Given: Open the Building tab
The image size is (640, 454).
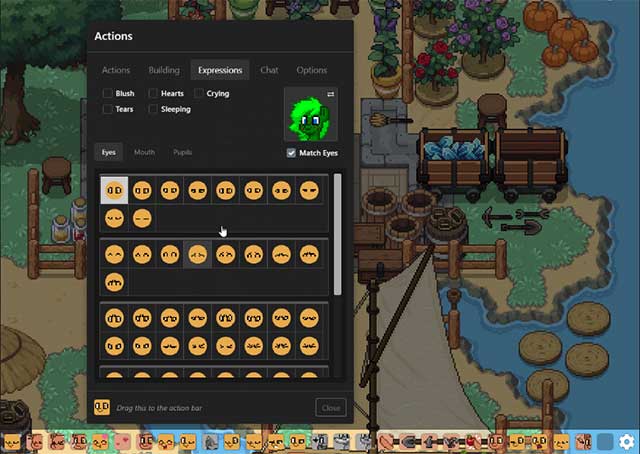Looking at the screenshot, I should pyautogui.click(x=164, y=70).
